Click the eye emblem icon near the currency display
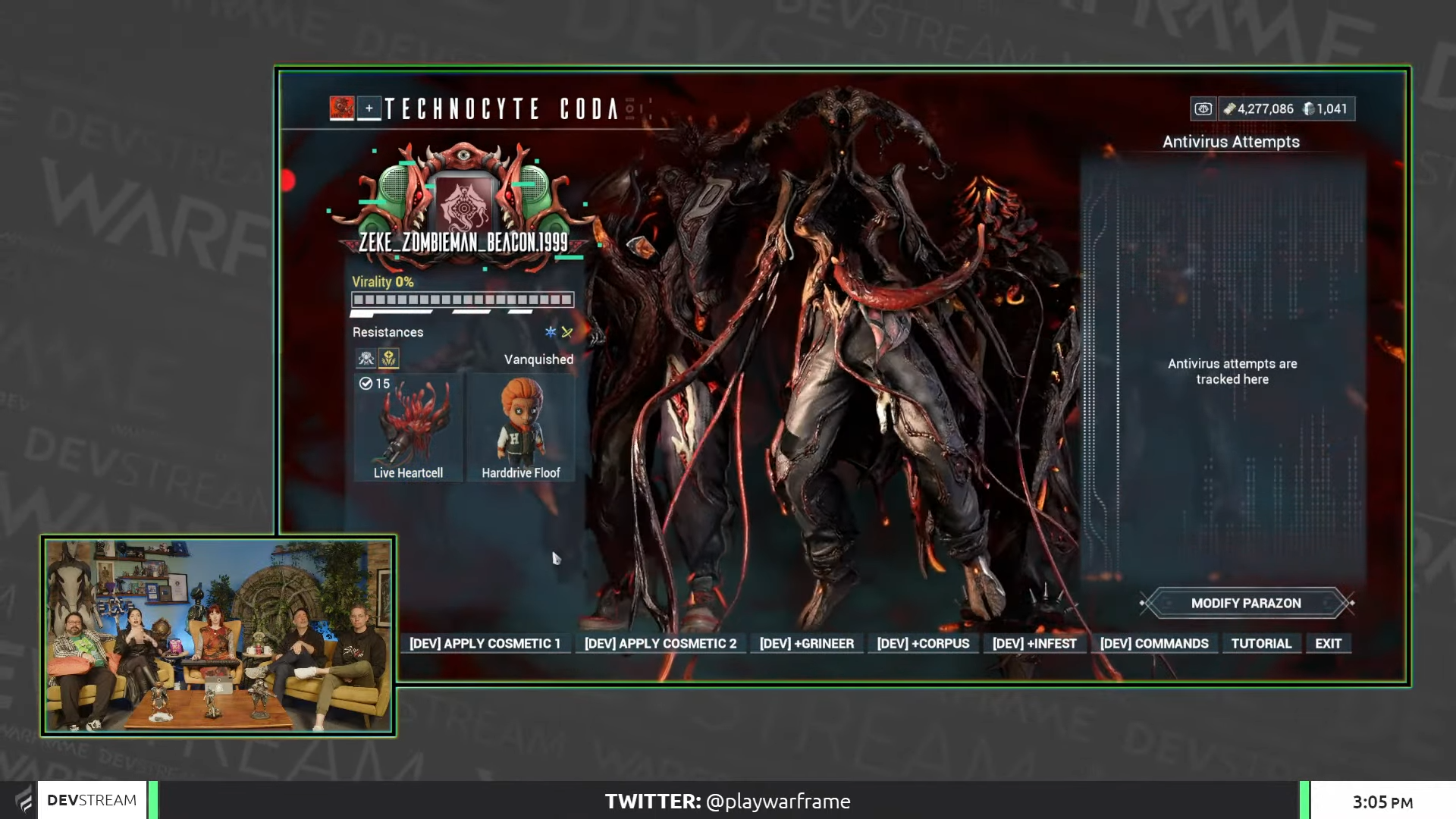The height and width of the screenshot is (819, 1456). (x=1204, y=109)
